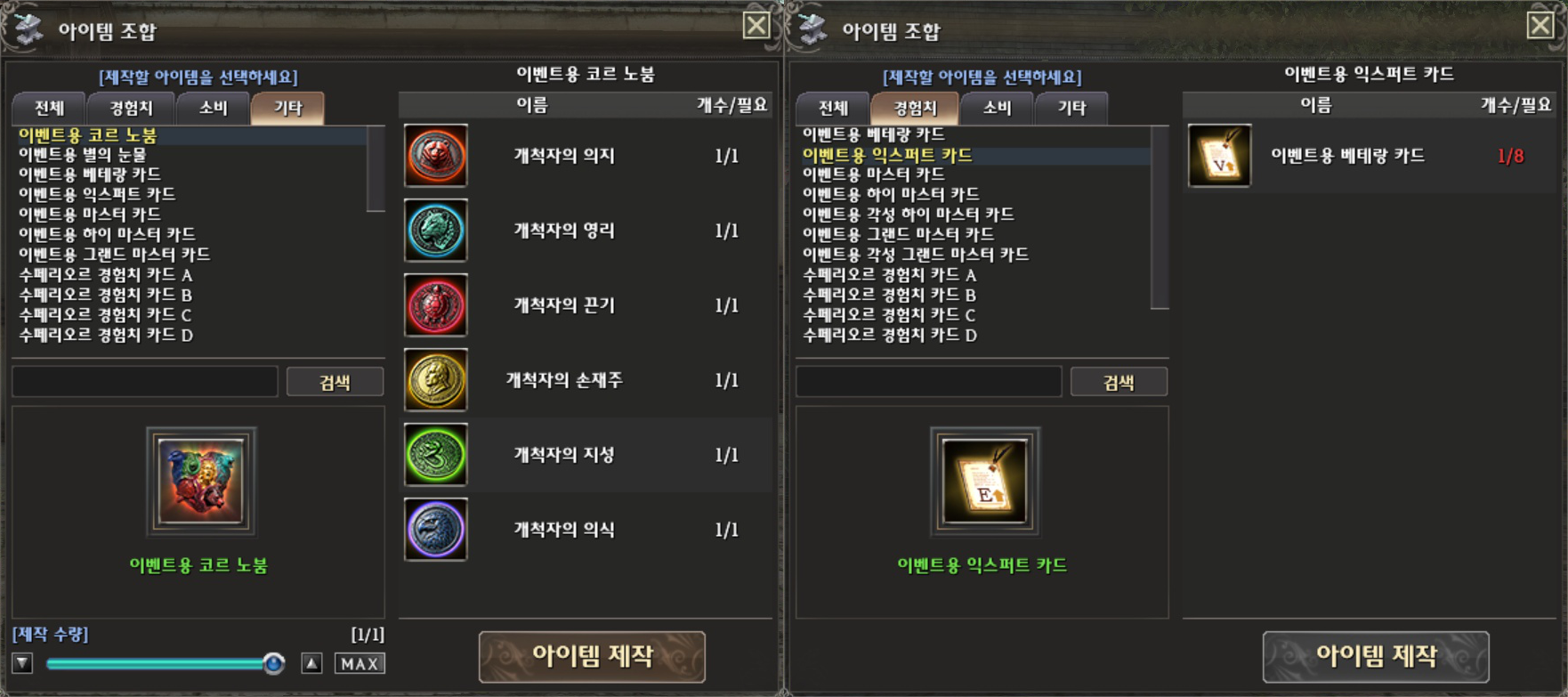
Task: Click the 개척자의 끈기 ingredient icon
Action: 436,305
